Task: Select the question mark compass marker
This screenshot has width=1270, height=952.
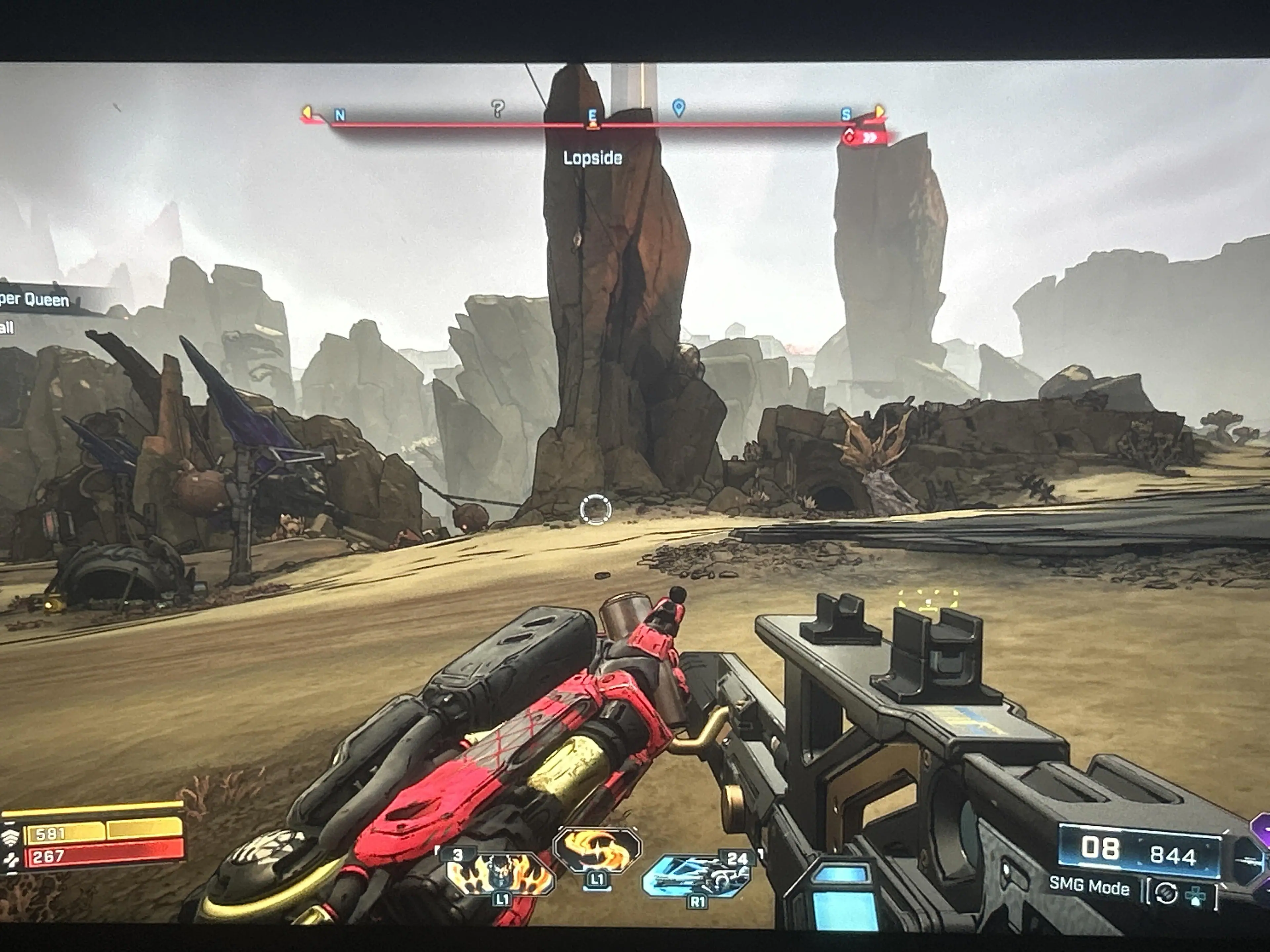Action: [x=498, y=108]
